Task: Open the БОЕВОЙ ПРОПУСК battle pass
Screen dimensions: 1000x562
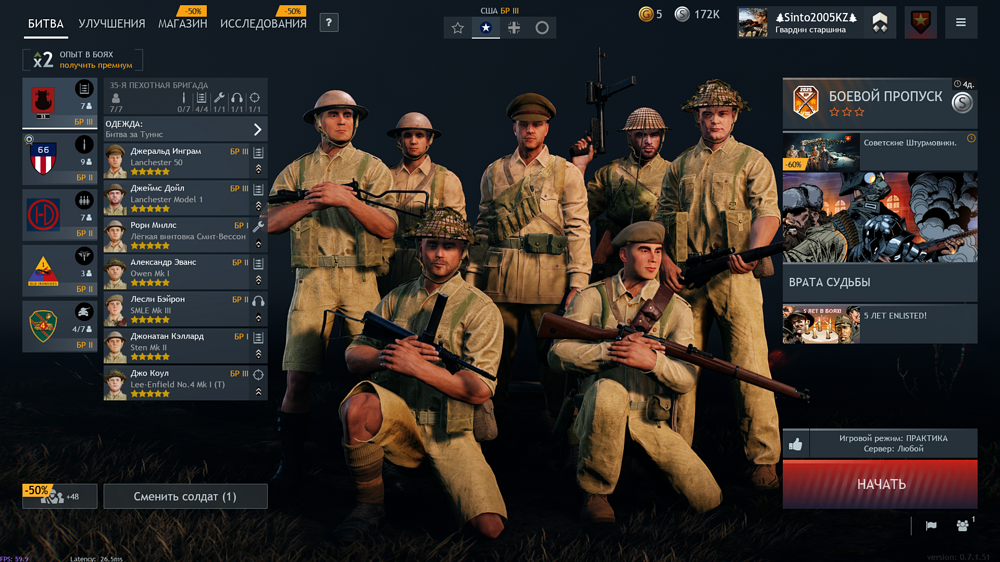Action: coord(879,103)
